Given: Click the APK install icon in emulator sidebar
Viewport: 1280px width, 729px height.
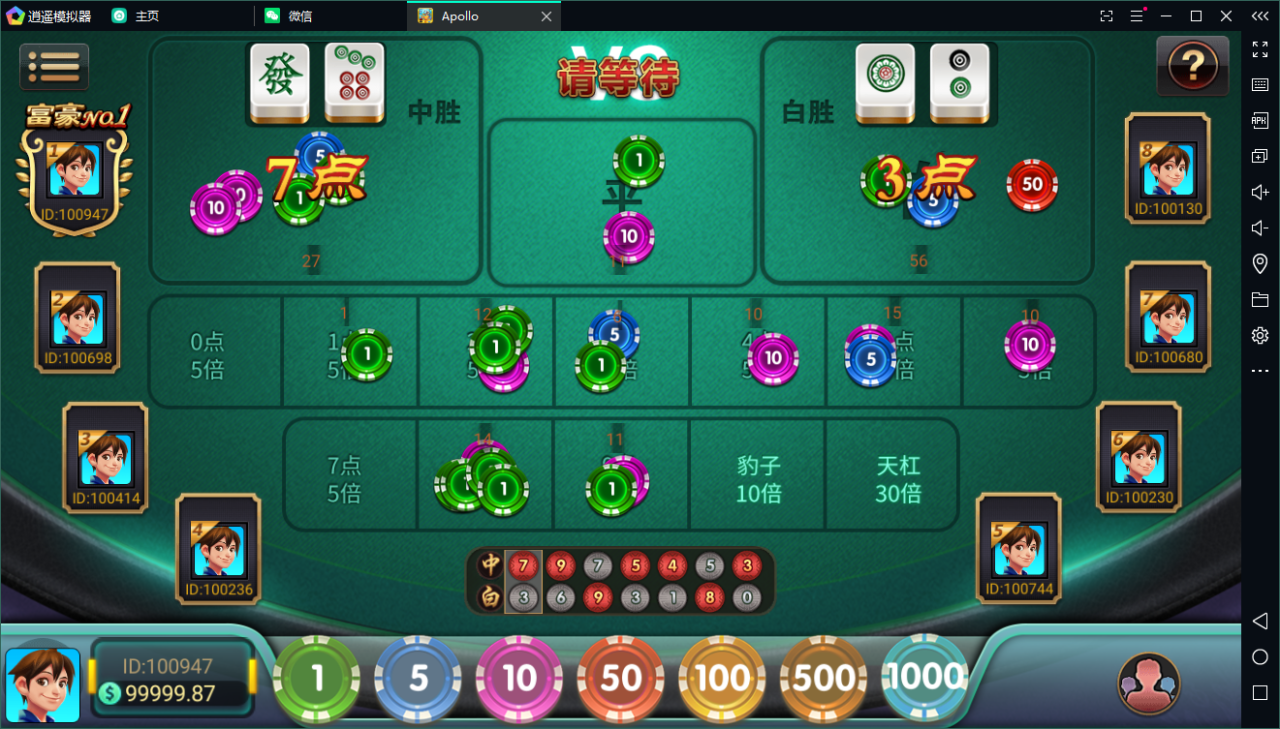Looking at the screenshot, I should point(1259,119).
